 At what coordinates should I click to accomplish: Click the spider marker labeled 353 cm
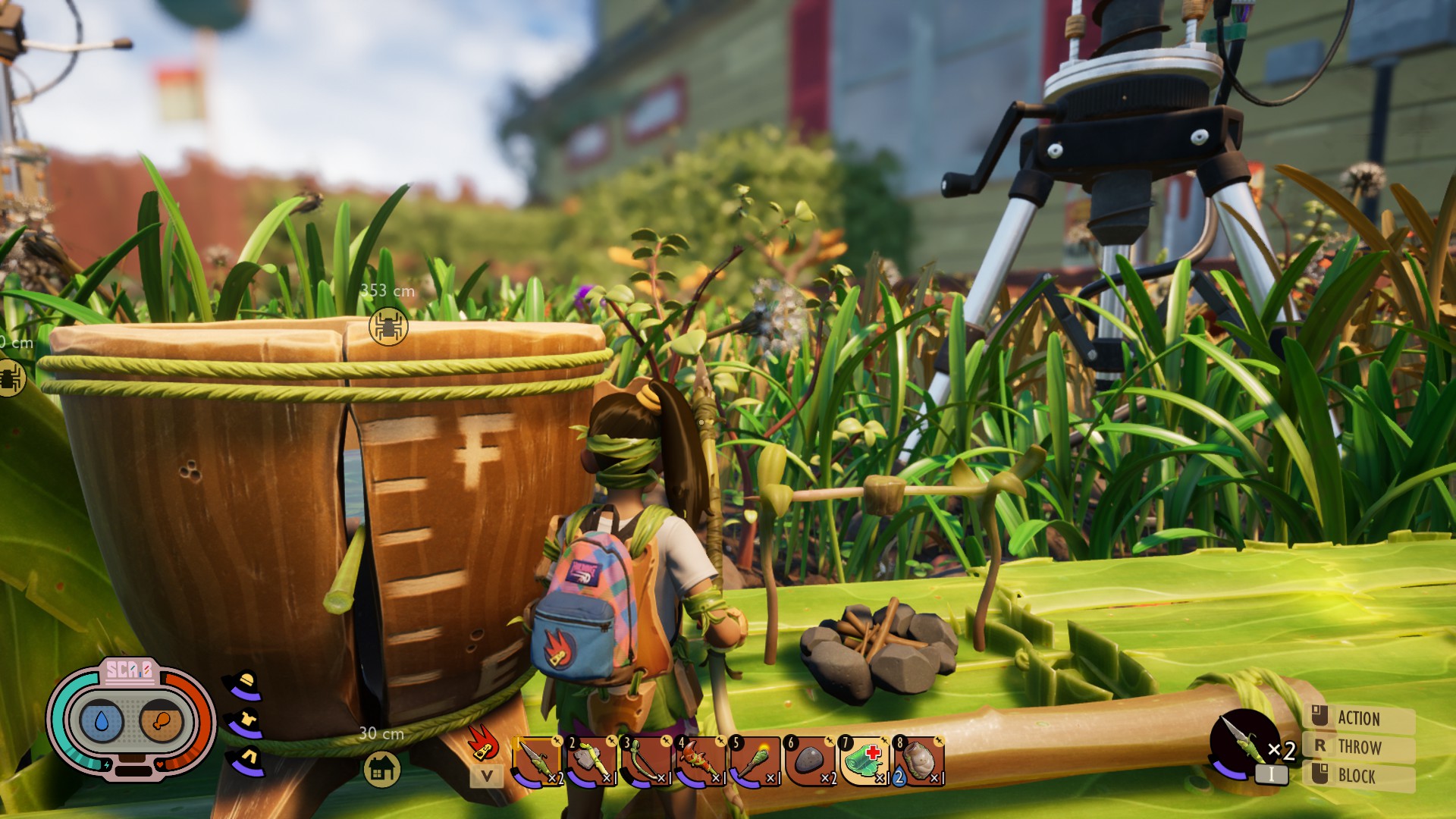point(388,327)
